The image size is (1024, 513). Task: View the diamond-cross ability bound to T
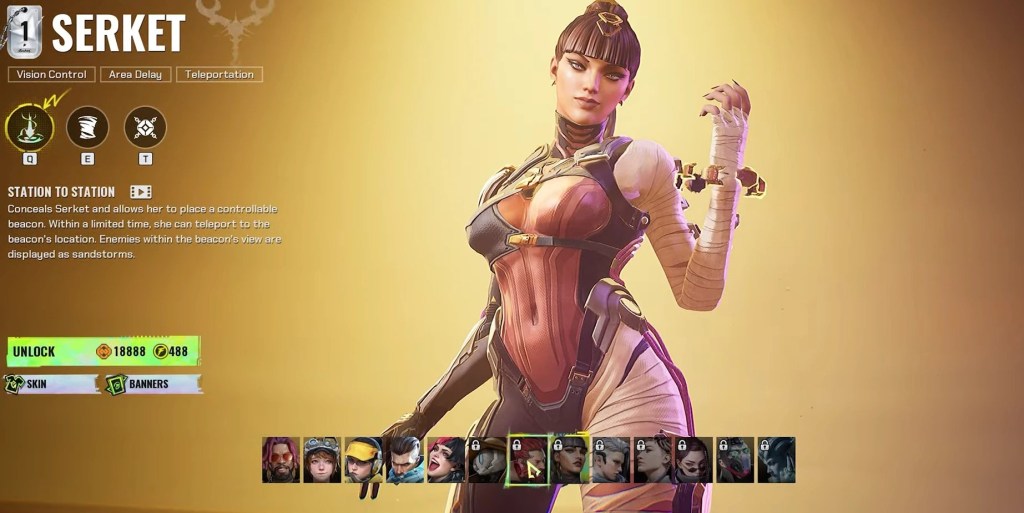tap(145, 128)
